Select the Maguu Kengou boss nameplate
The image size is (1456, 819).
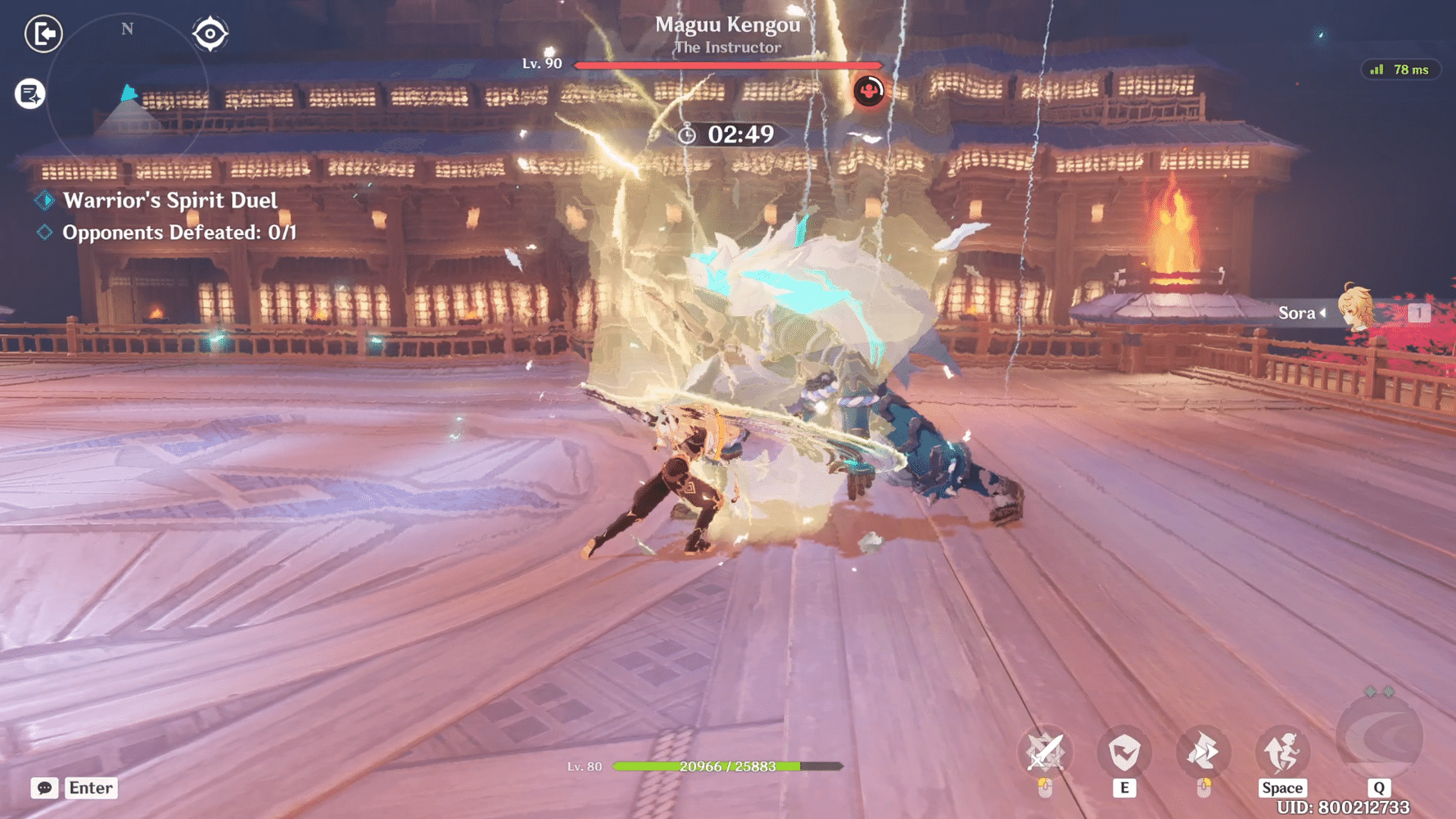point(727,25)
